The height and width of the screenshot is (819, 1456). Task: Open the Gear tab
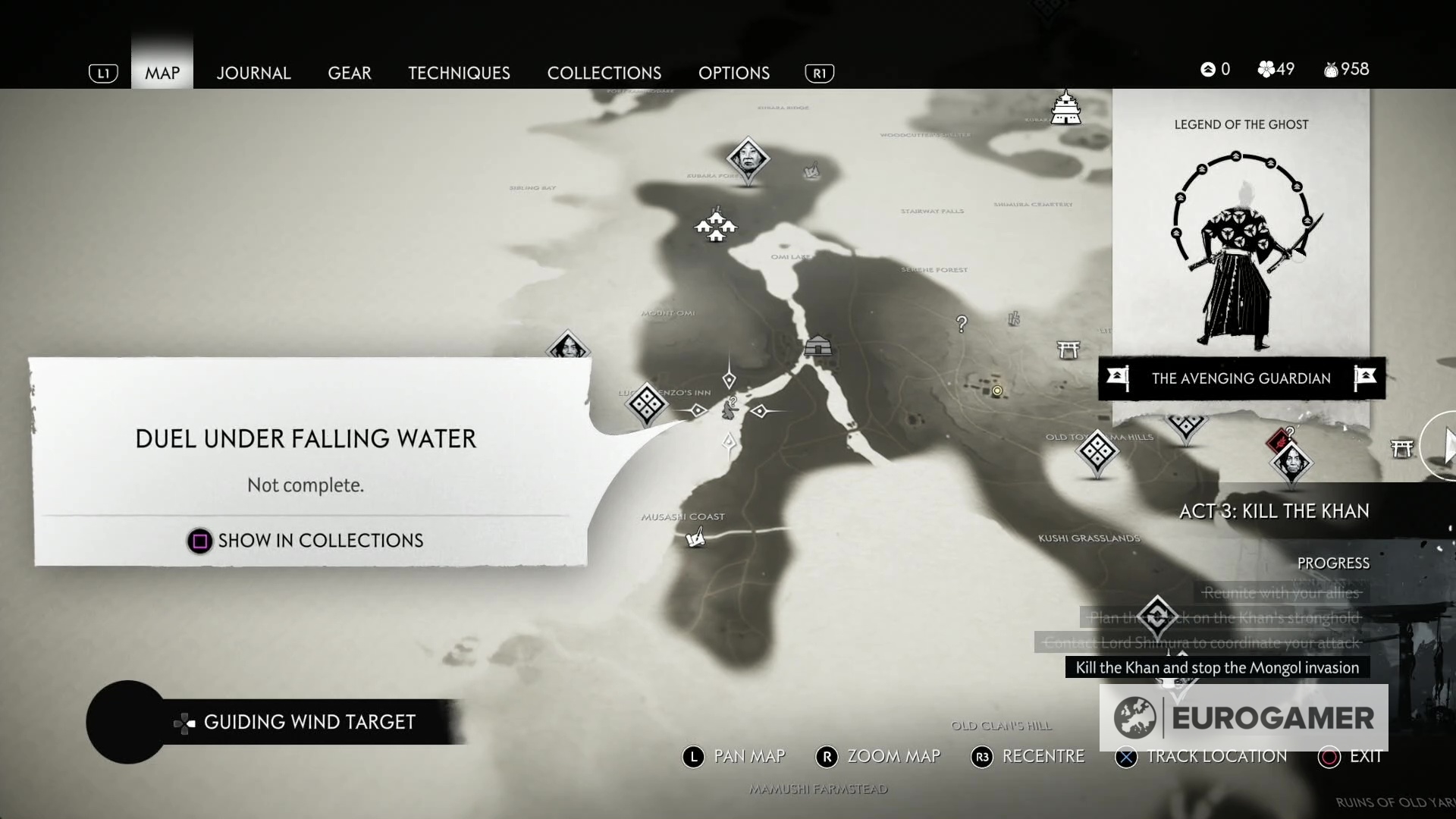(x=349, y=73)
